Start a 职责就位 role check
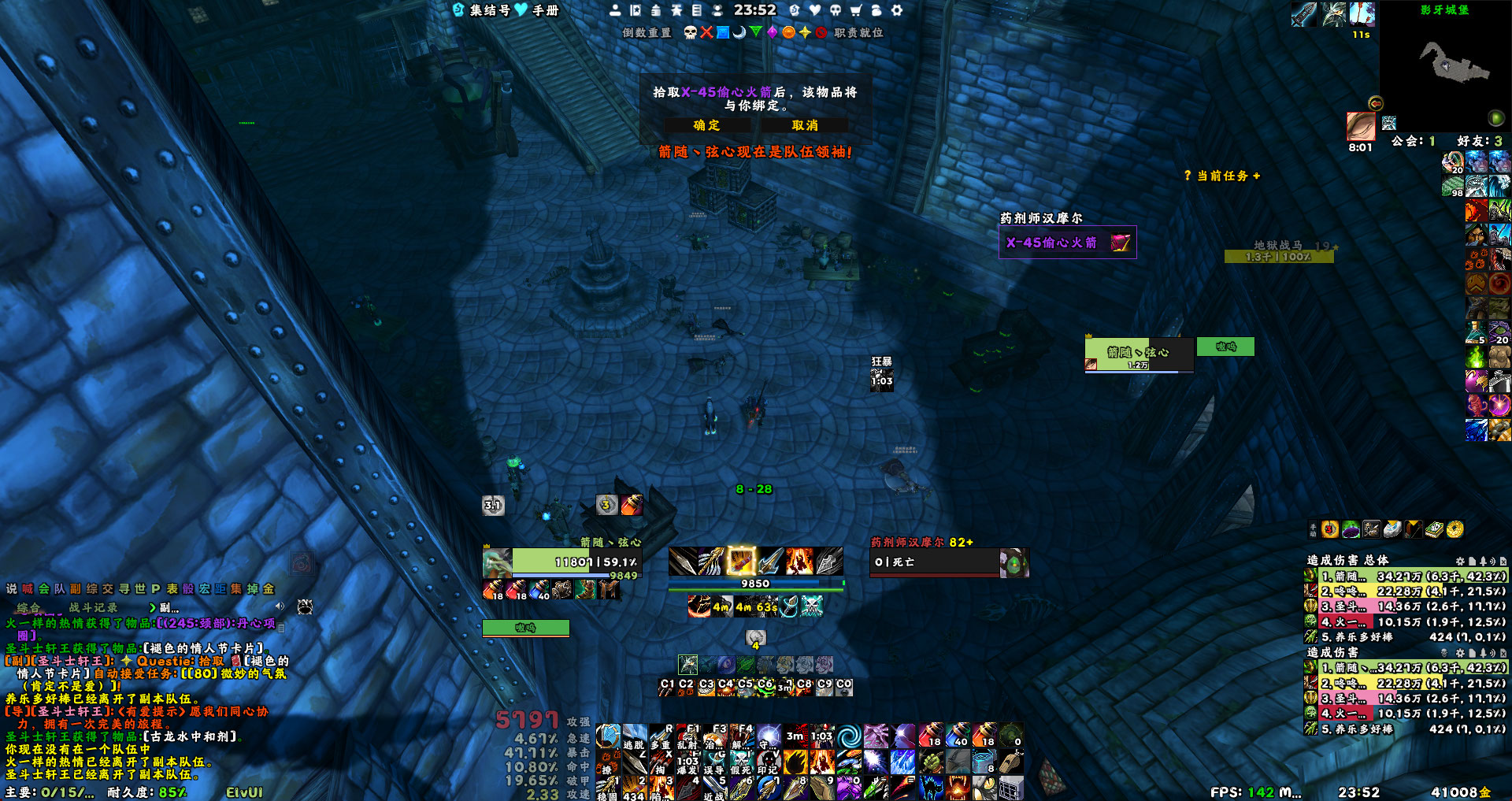This screenshot has height=801, width=1512. [858, 32]
